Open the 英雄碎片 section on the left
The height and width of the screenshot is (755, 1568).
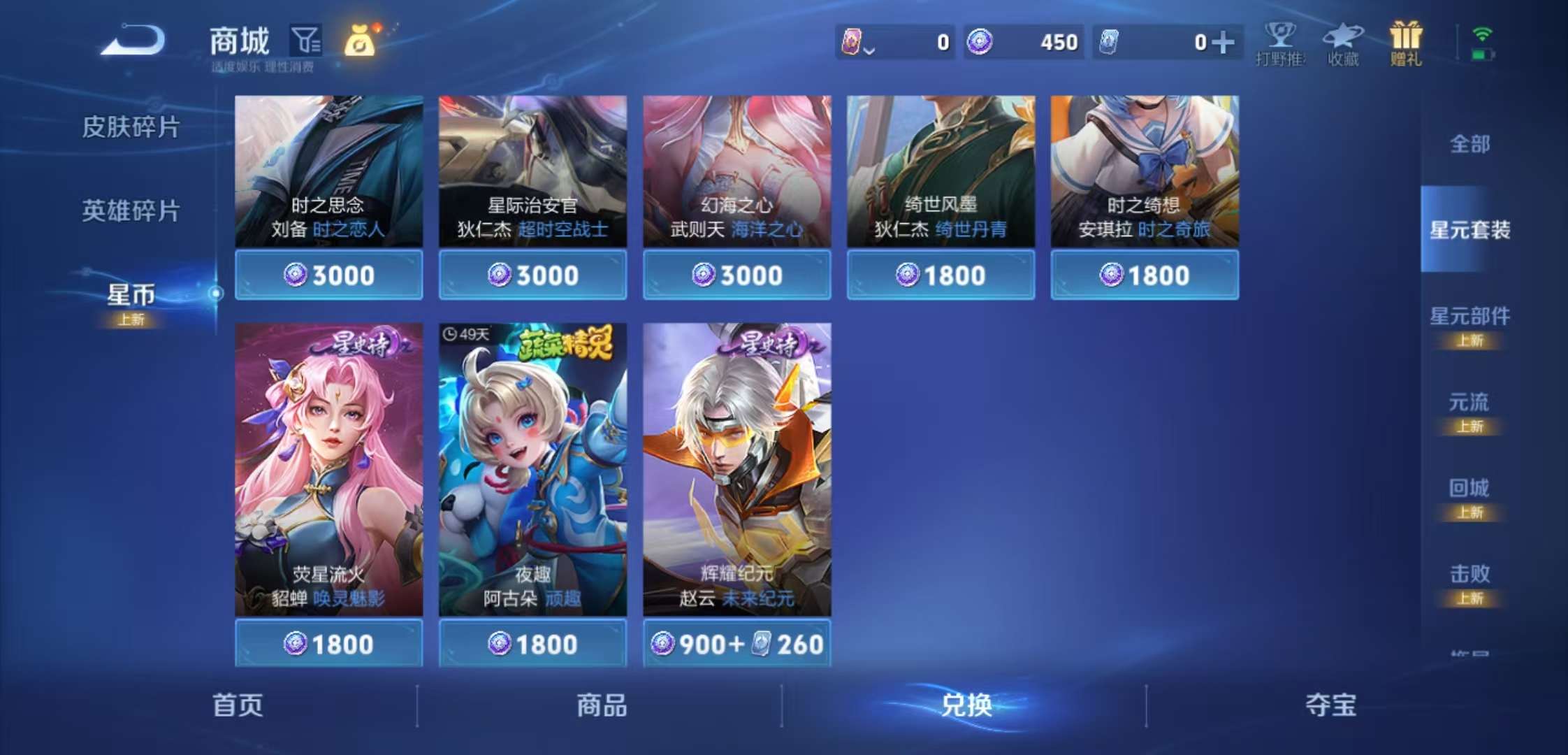[131, 208]
